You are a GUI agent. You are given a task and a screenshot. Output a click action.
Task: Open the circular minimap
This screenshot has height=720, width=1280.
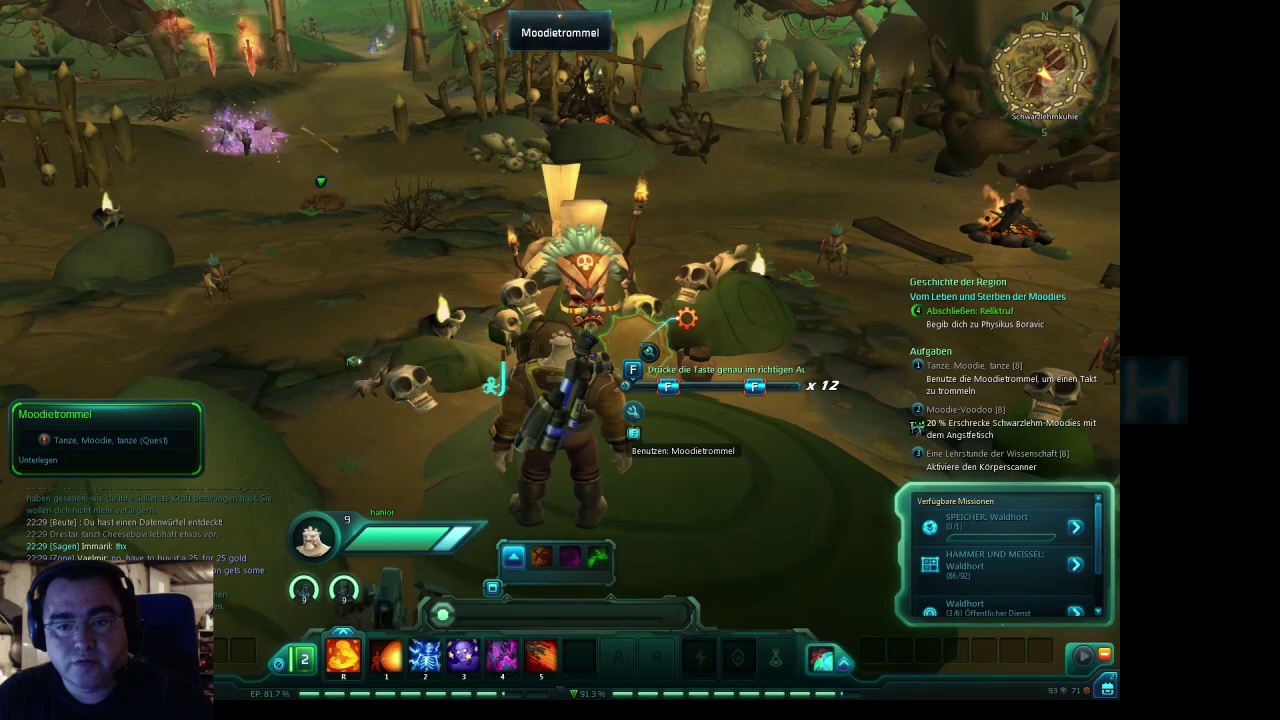1044,70
